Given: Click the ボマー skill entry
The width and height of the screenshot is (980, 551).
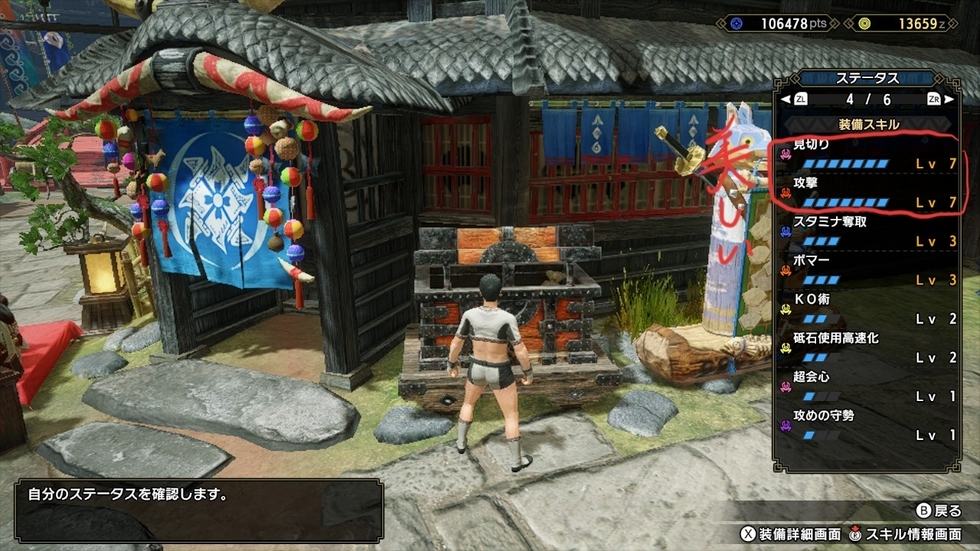Looking at the screenshot, I should tap(870, 270).
